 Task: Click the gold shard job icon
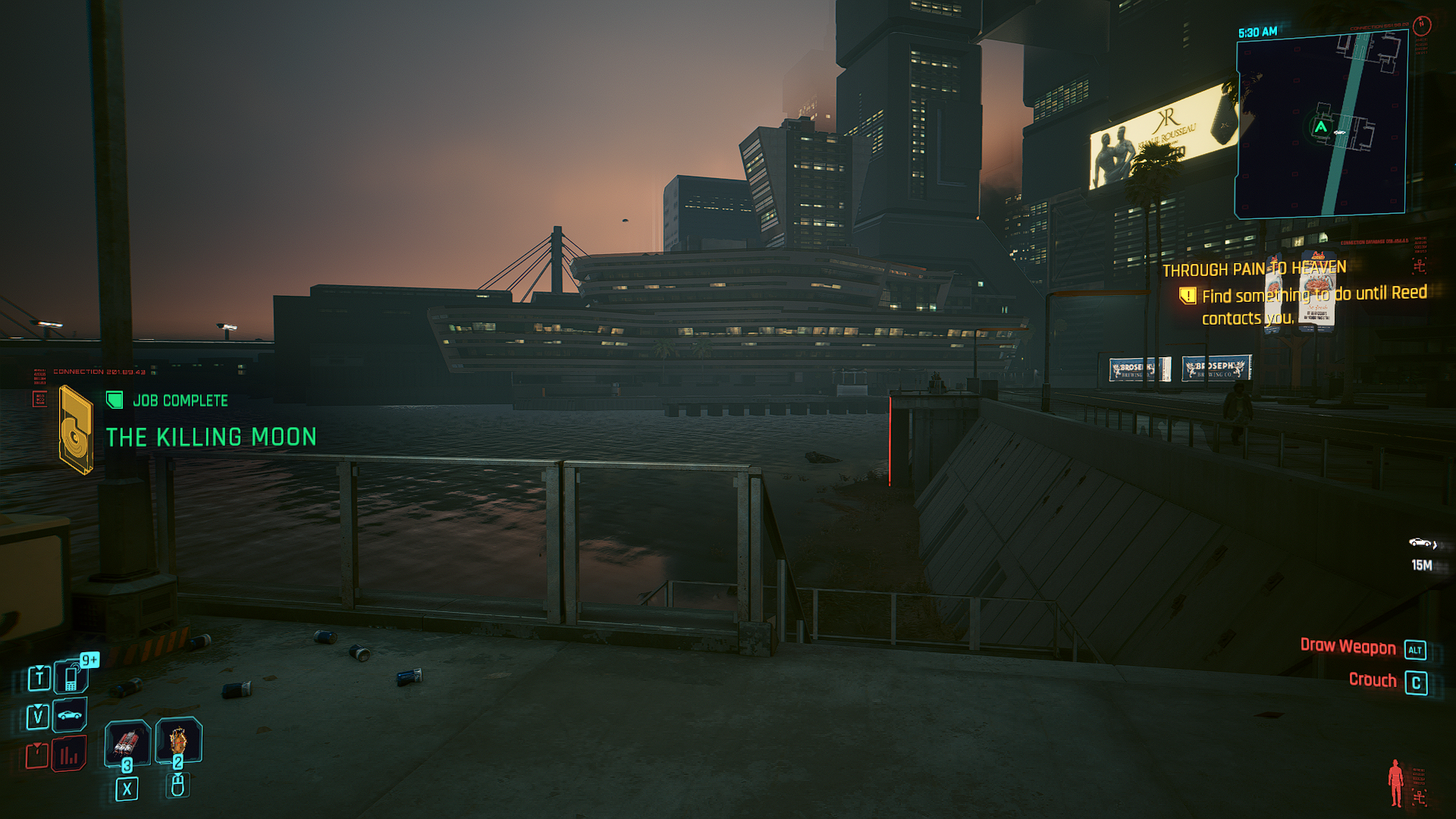pyautogui.click(x=76, y=429)
